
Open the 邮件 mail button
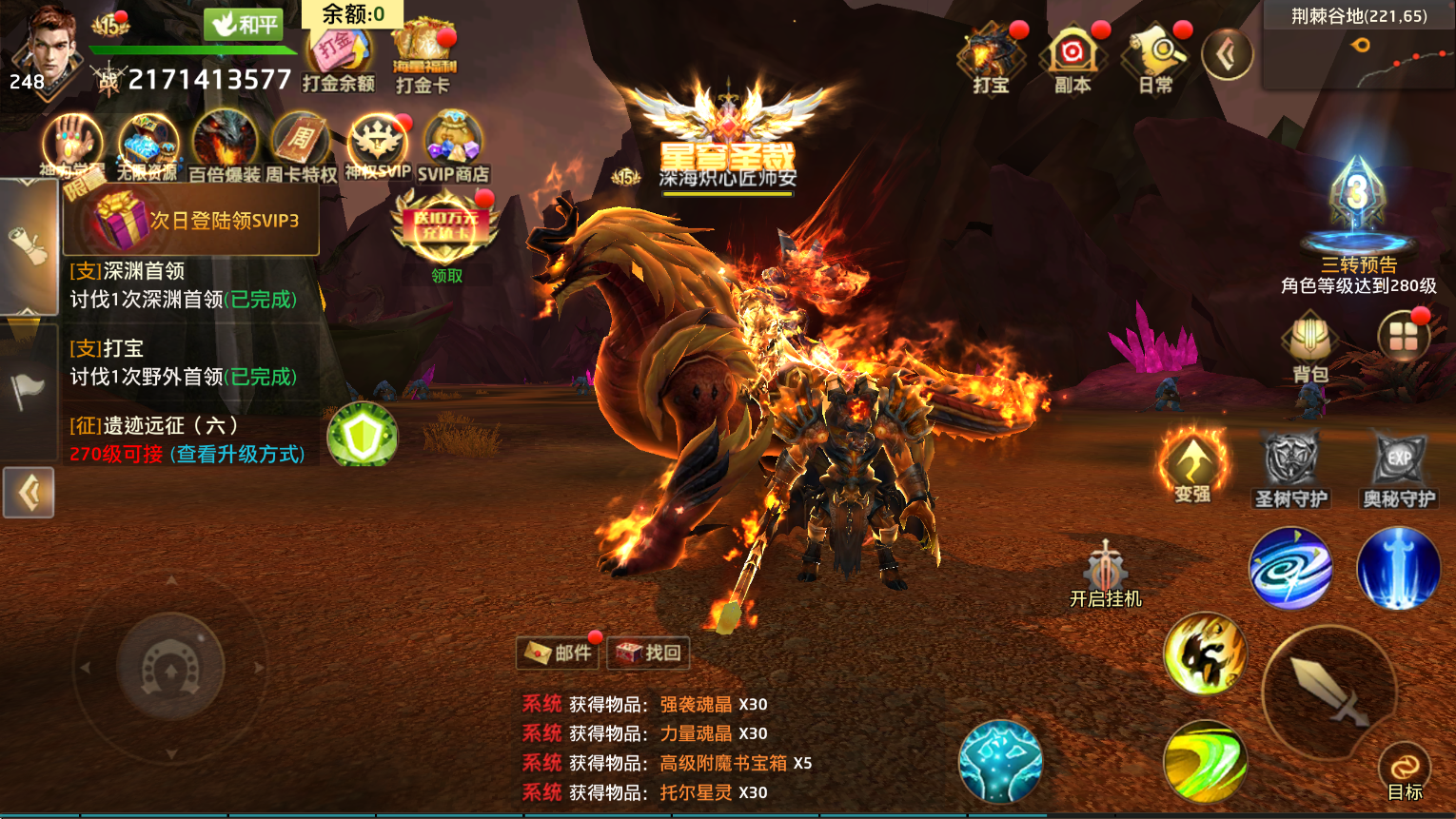[559, 653]
